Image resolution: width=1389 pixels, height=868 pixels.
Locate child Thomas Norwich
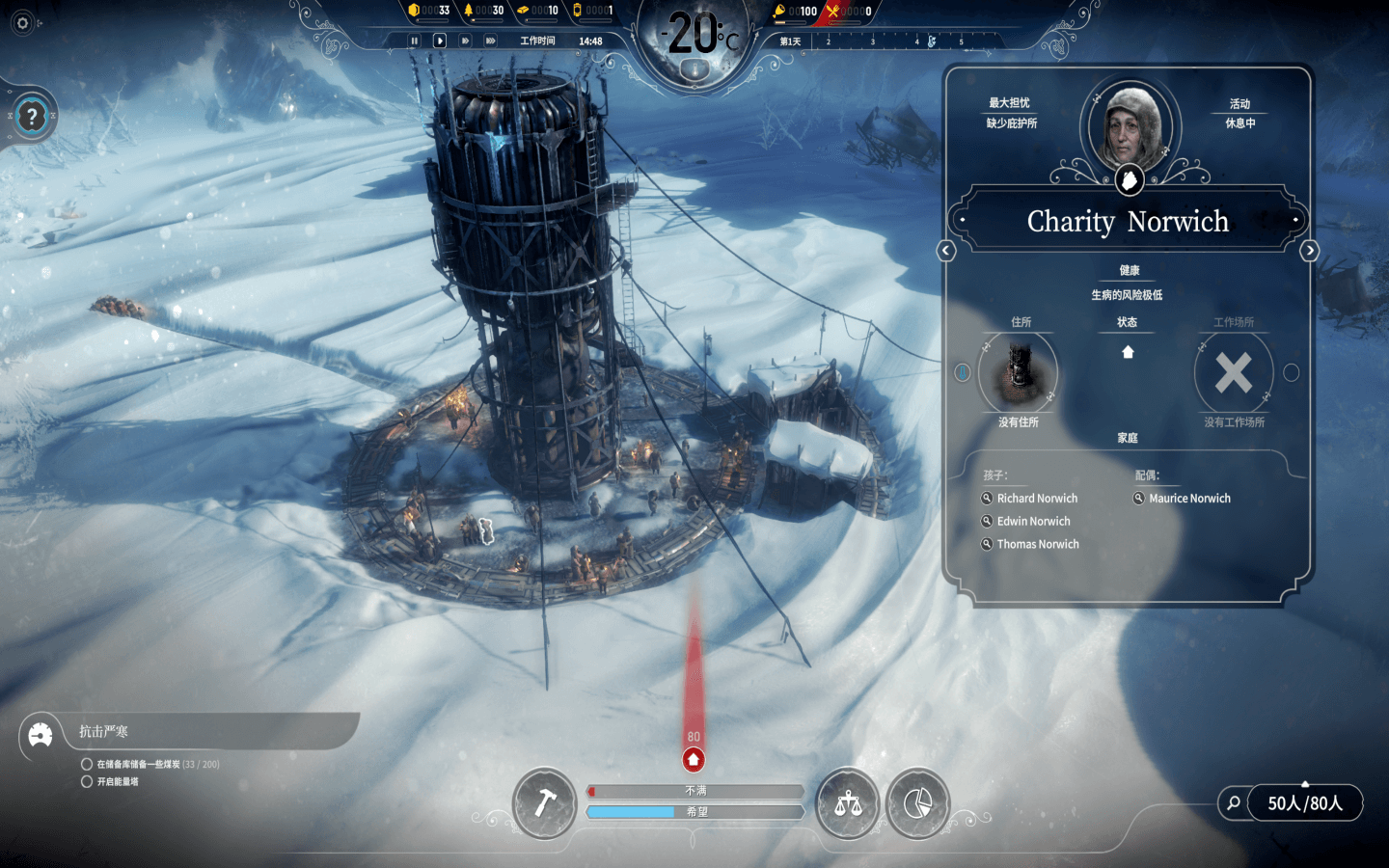click(x=1037, y=545)
